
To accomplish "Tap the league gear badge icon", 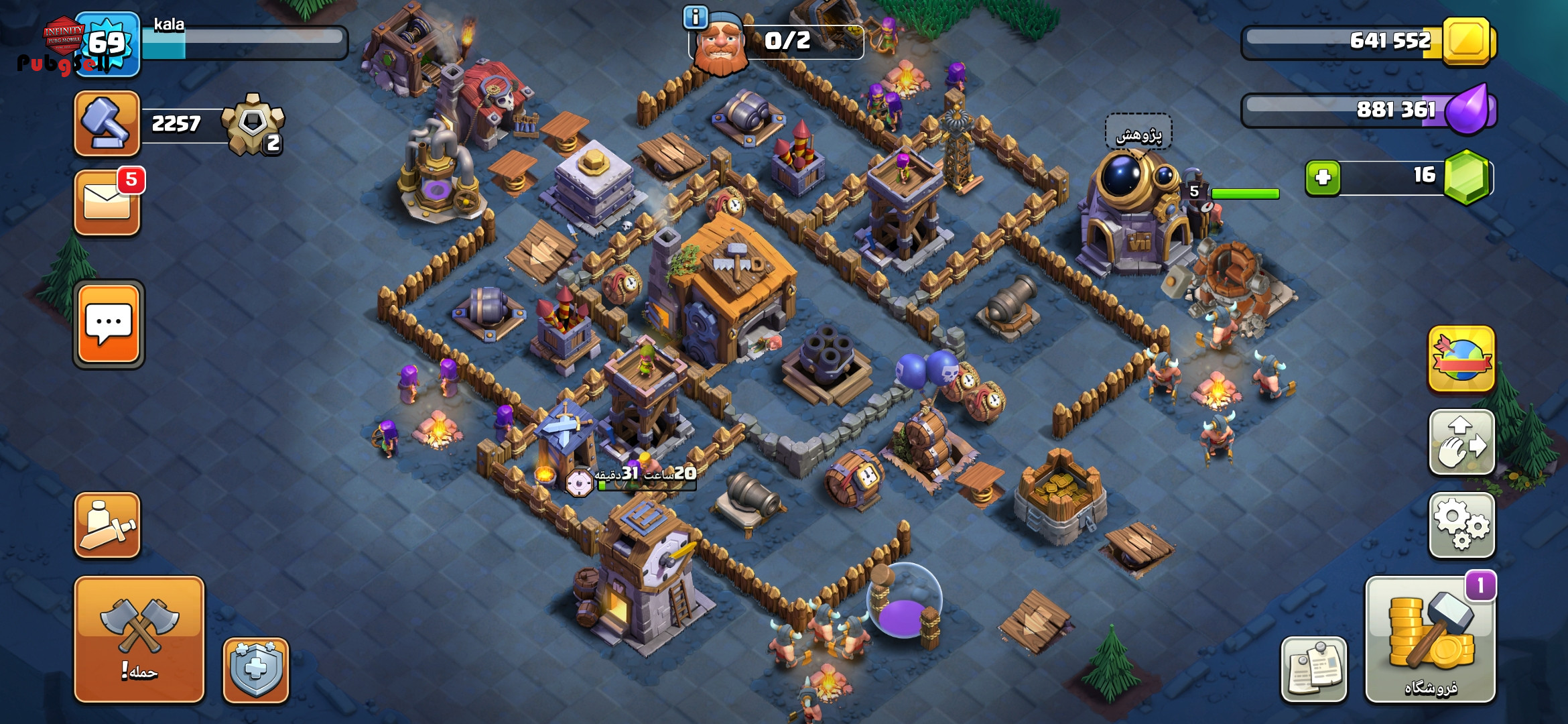I will pos(253,123).
